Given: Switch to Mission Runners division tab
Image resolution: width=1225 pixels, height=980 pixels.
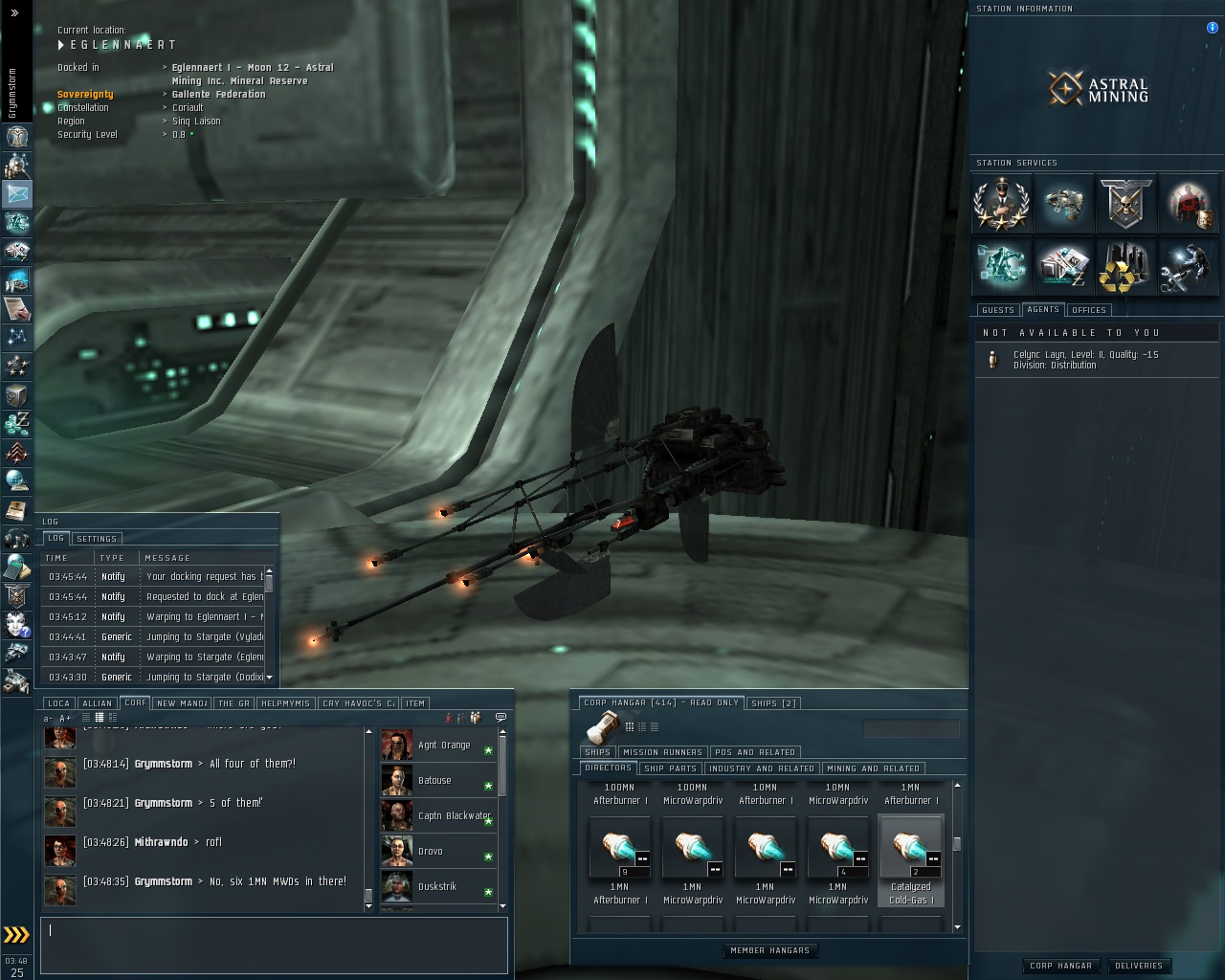Looking at the screenshot, I should click(x=662, y=752).
